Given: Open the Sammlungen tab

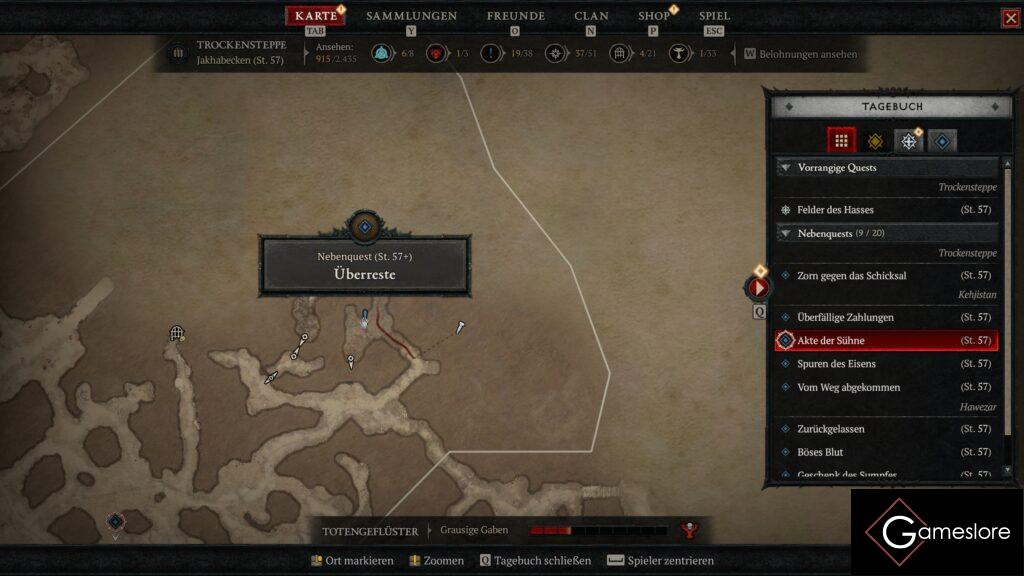Looking at the screenshot, I should [411, 16].
